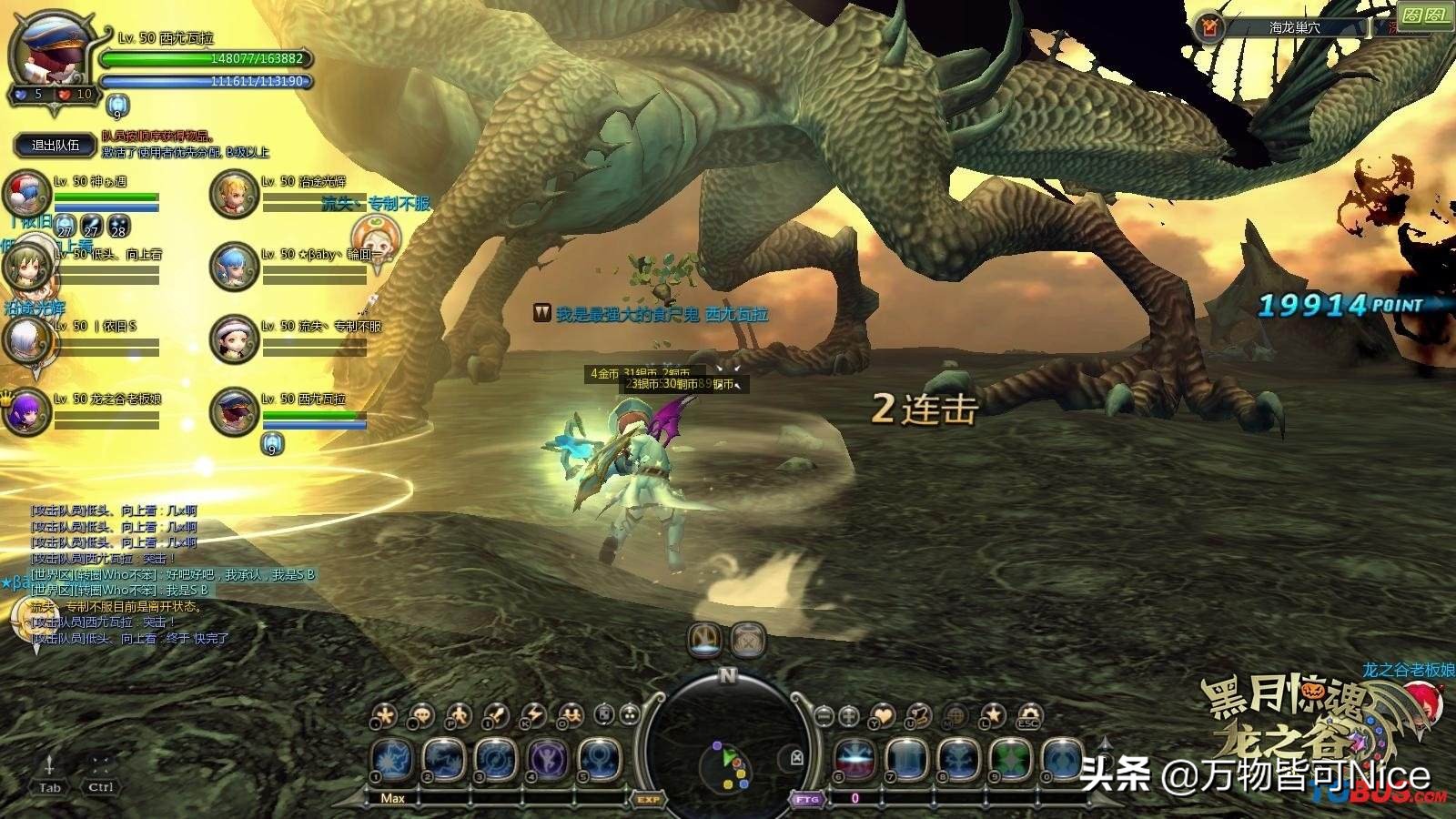1456x819 pixels.
Task: Open the heart-shaped friends menu icon
Action: click(x=883, y=716)
